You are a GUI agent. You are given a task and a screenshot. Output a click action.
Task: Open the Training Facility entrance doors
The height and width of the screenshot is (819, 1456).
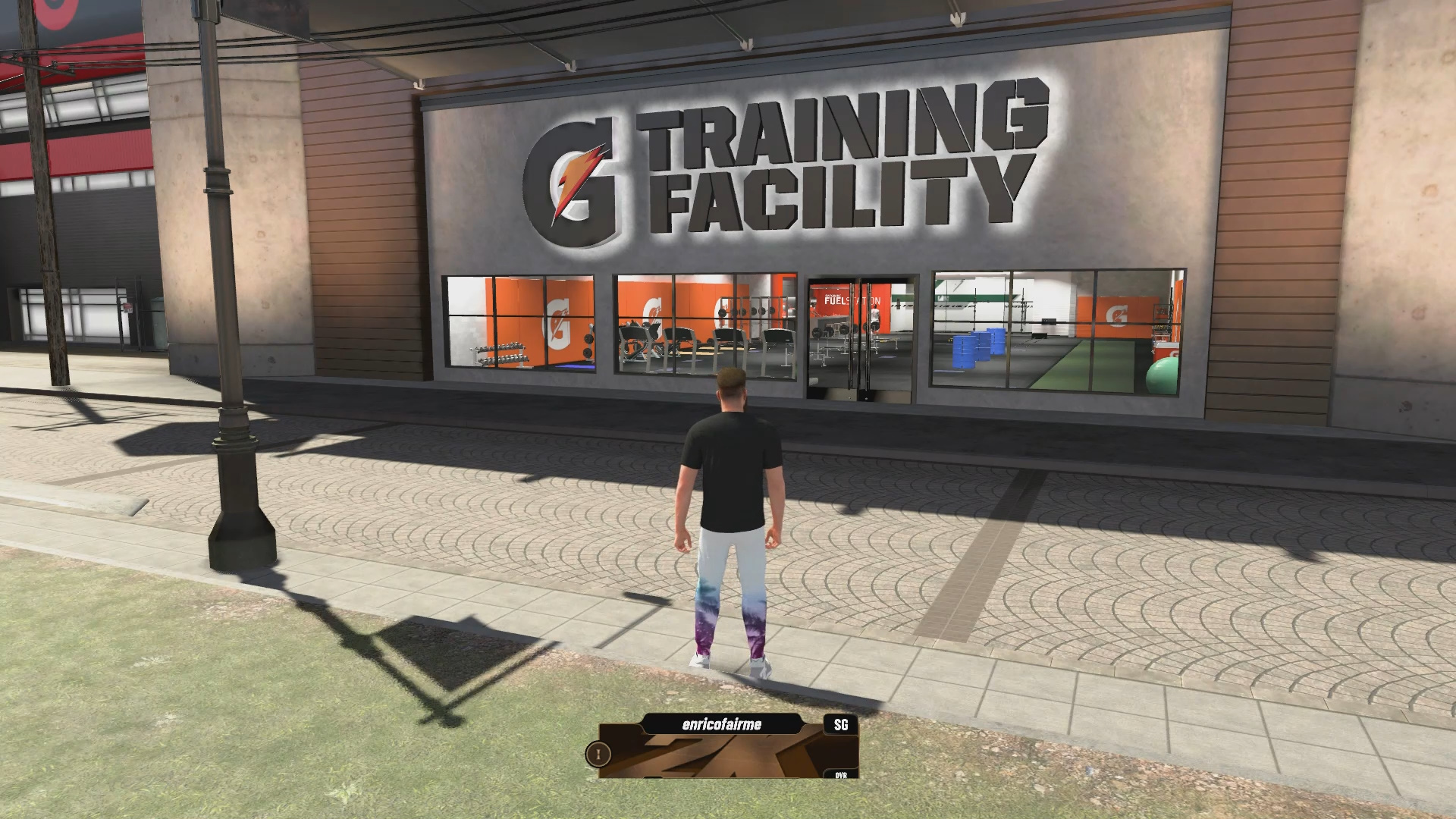pos(861,341)
